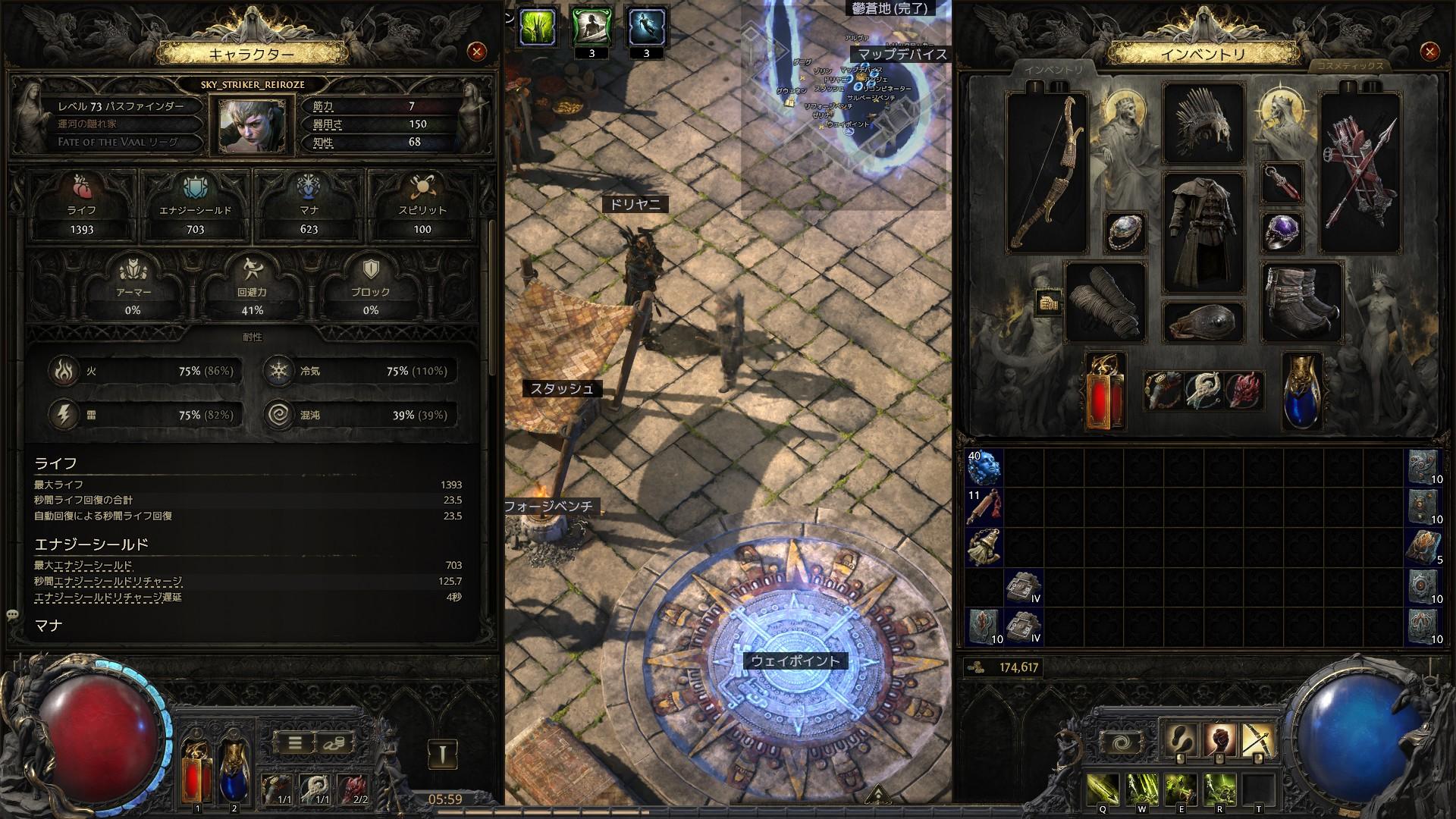Open the Energy Shield stat tile
This screenshot has width=1456, height=819.
[x=195, y=203]
